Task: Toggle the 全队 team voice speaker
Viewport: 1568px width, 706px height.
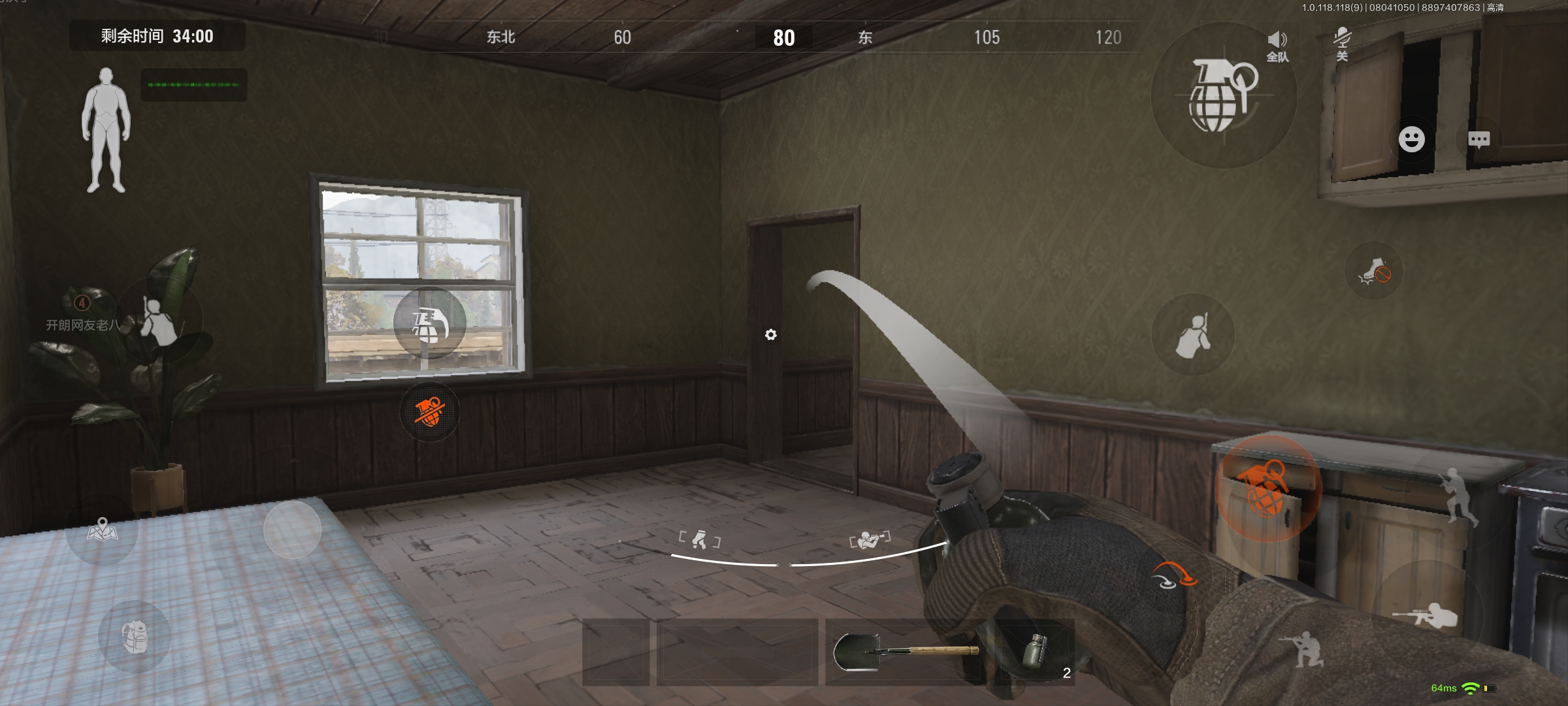Action: point(1277,46)
